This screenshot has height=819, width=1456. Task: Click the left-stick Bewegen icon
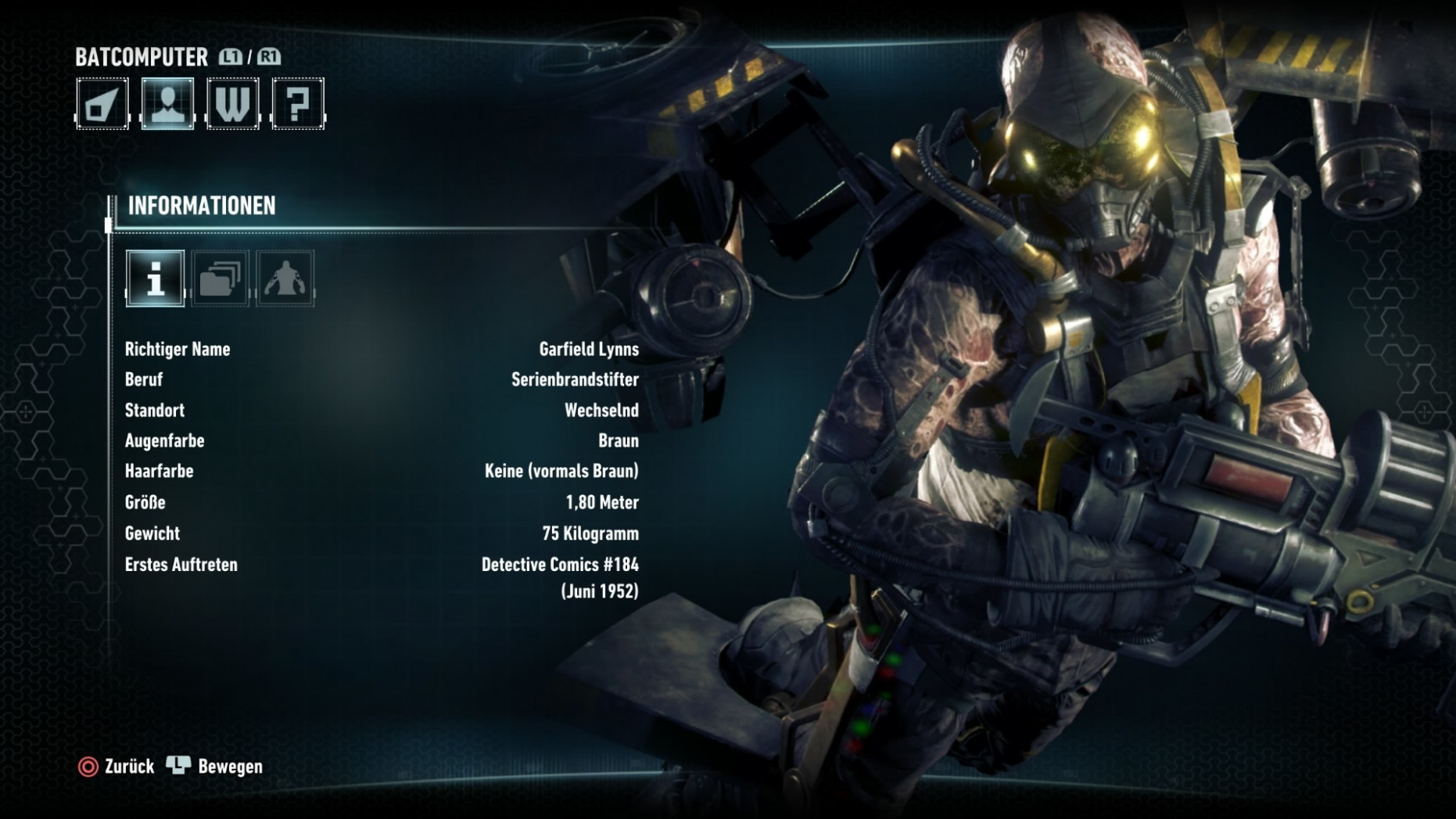tap(178, 767)
